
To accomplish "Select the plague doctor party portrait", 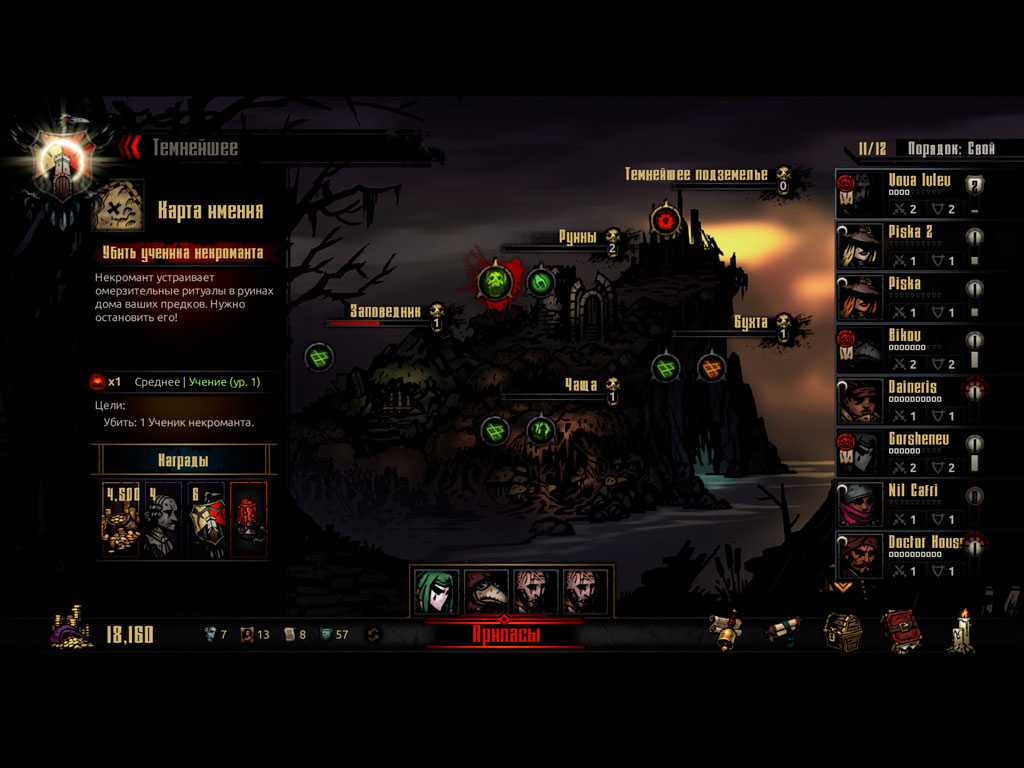I will pyautogui.click(x=486, y=592).
